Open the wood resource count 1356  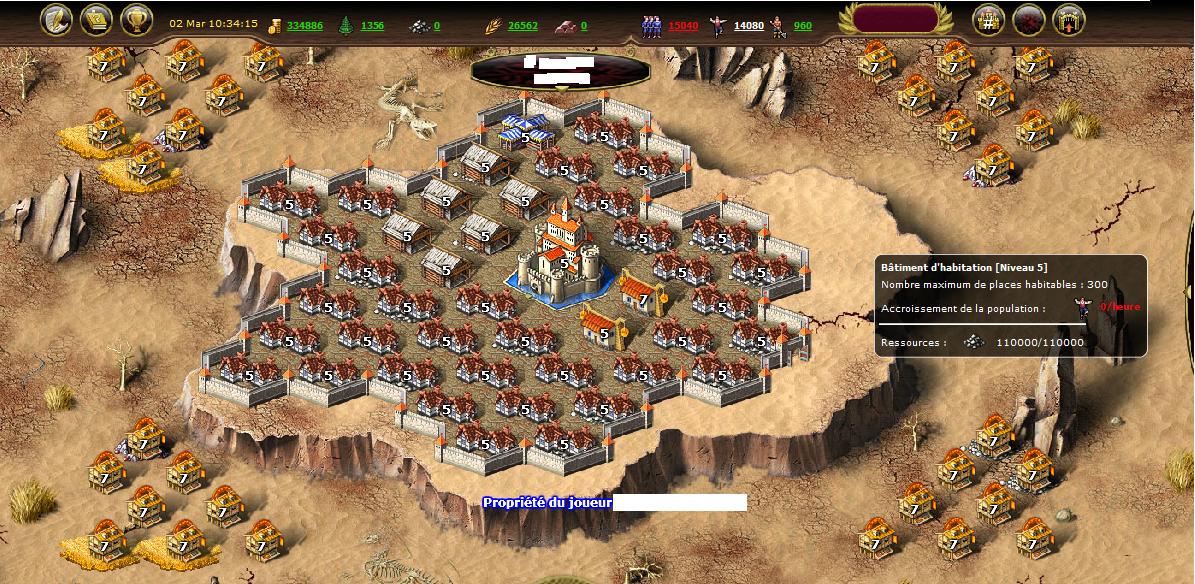point(372,25)
